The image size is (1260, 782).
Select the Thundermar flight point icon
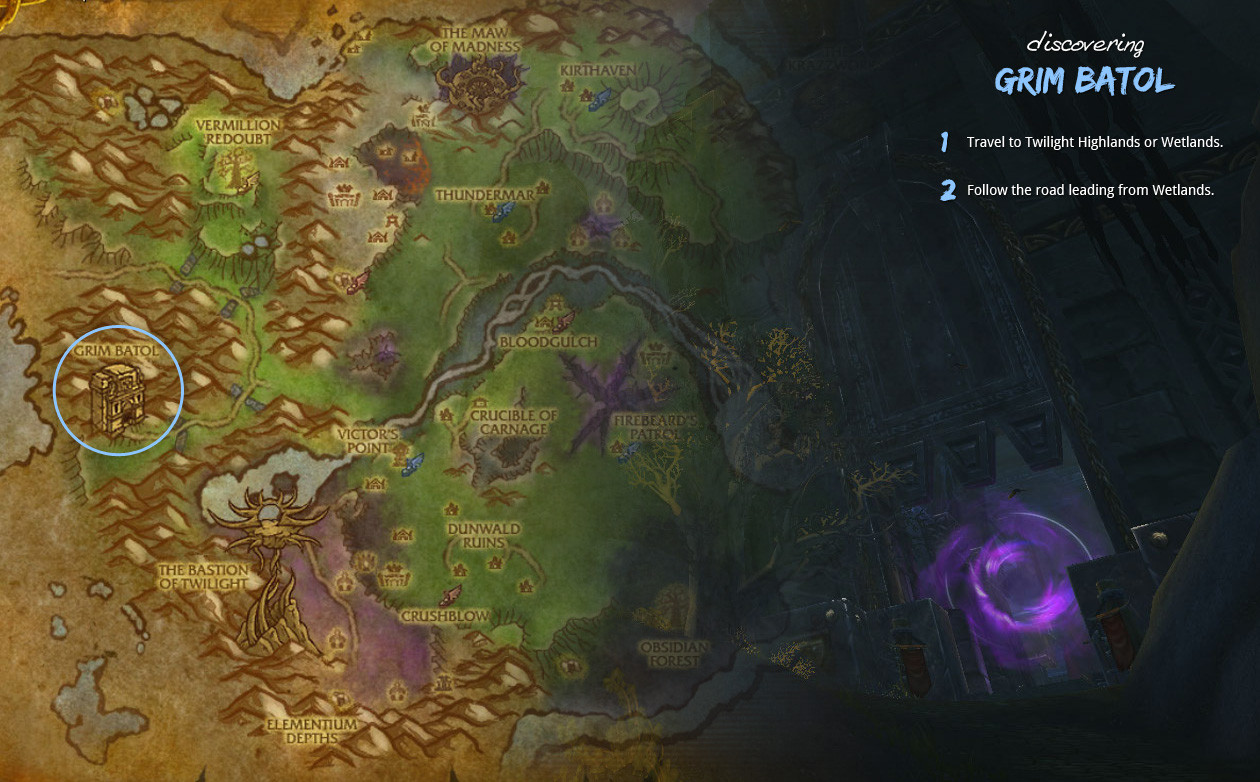tap(504, 209)
